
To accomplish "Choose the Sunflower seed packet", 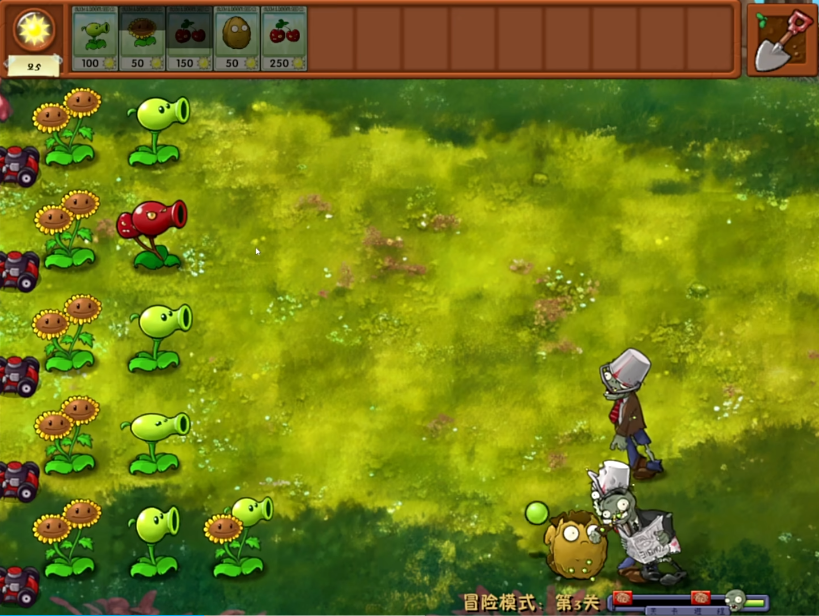I will tap(142, 39).
